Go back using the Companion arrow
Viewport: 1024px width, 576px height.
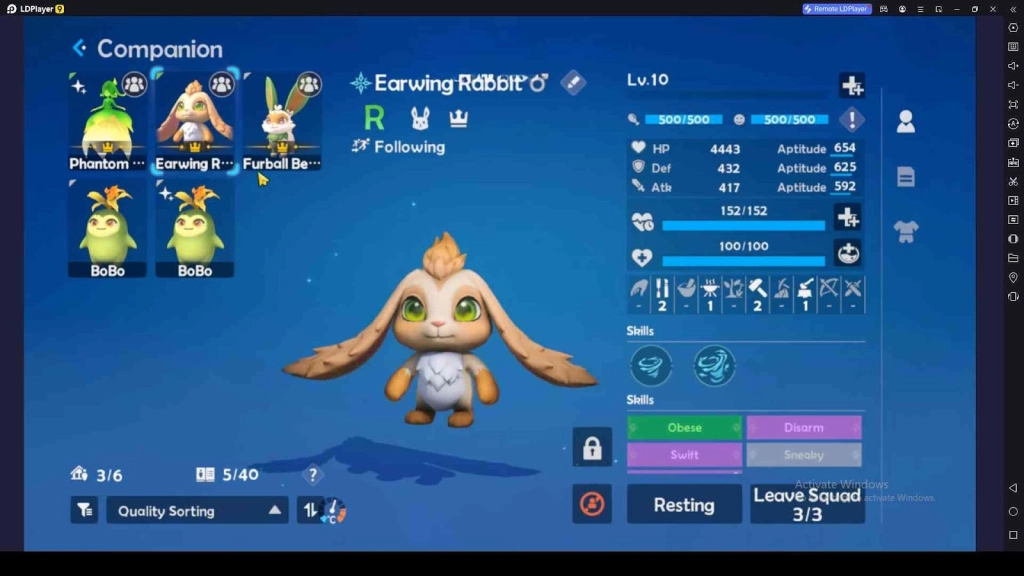[79, 48]
